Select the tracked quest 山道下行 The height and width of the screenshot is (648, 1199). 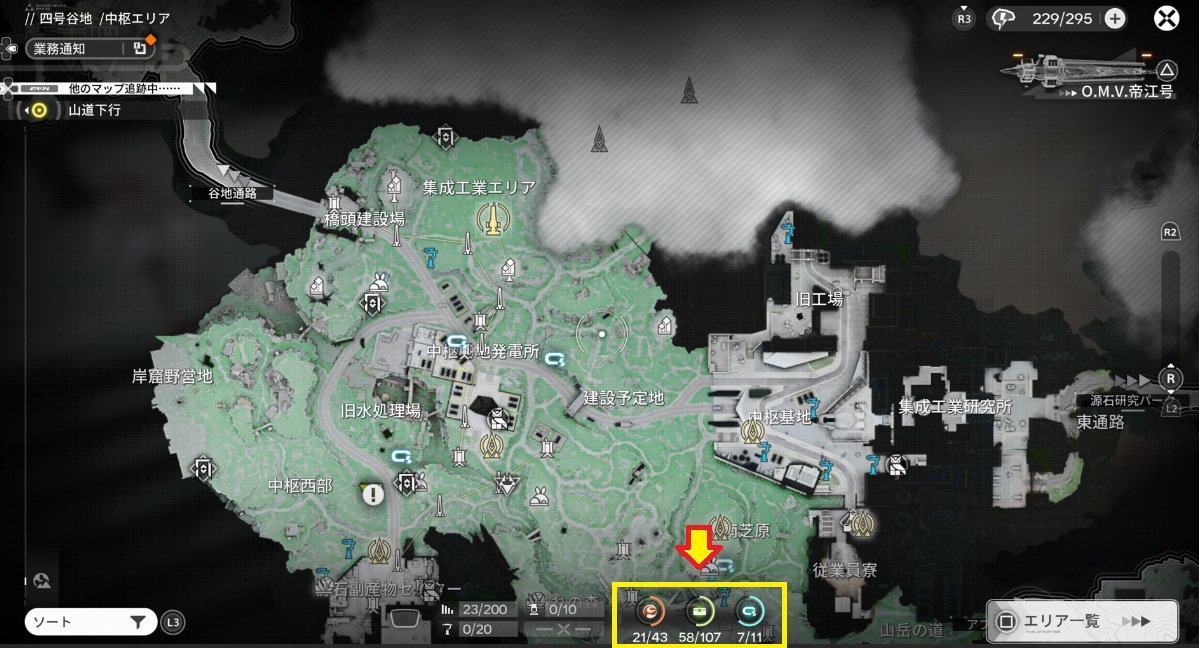click(94, 111)
